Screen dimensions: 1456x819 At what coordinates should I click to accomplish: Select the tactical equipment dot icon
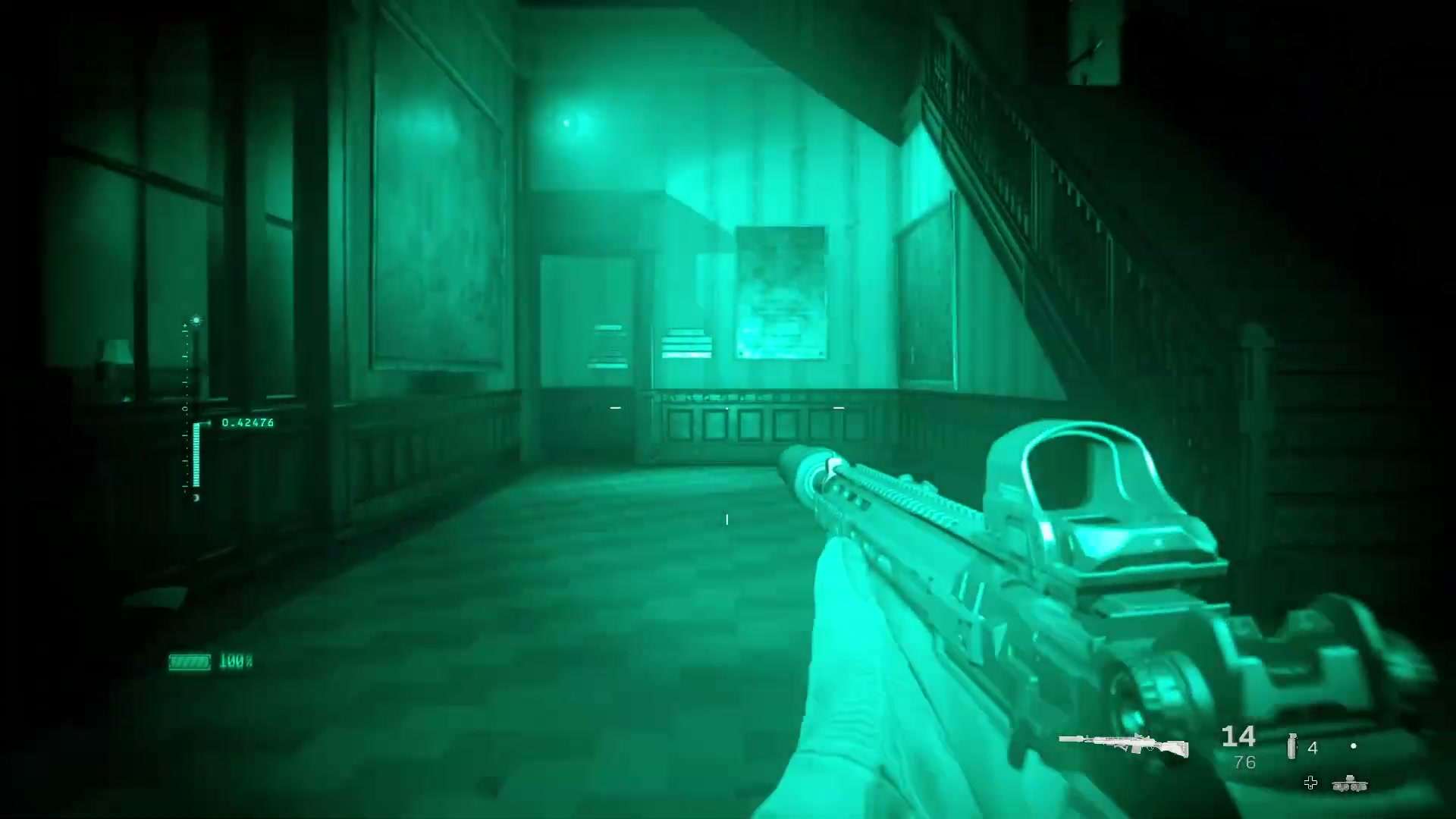1354,745
